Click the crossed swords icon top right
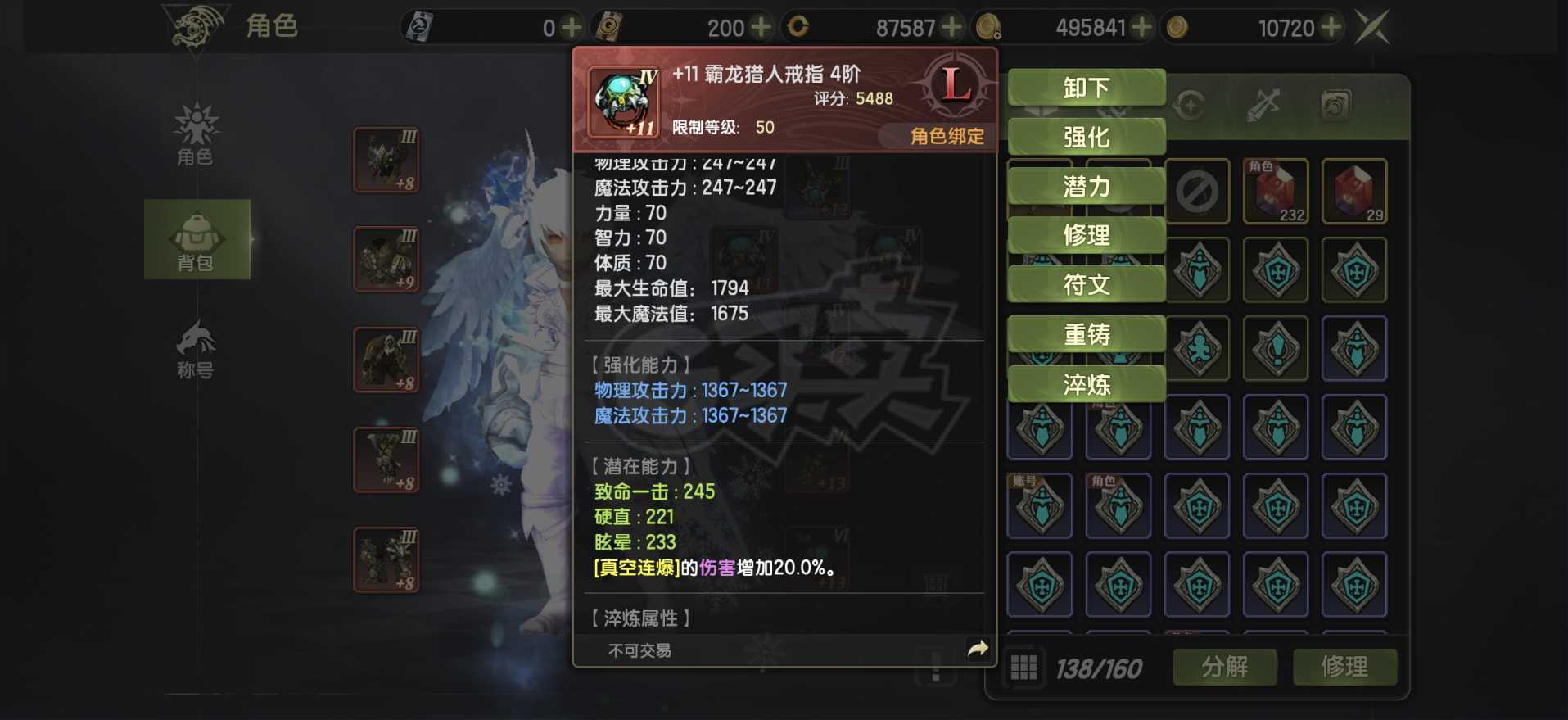 click(x=1374, y=25)
